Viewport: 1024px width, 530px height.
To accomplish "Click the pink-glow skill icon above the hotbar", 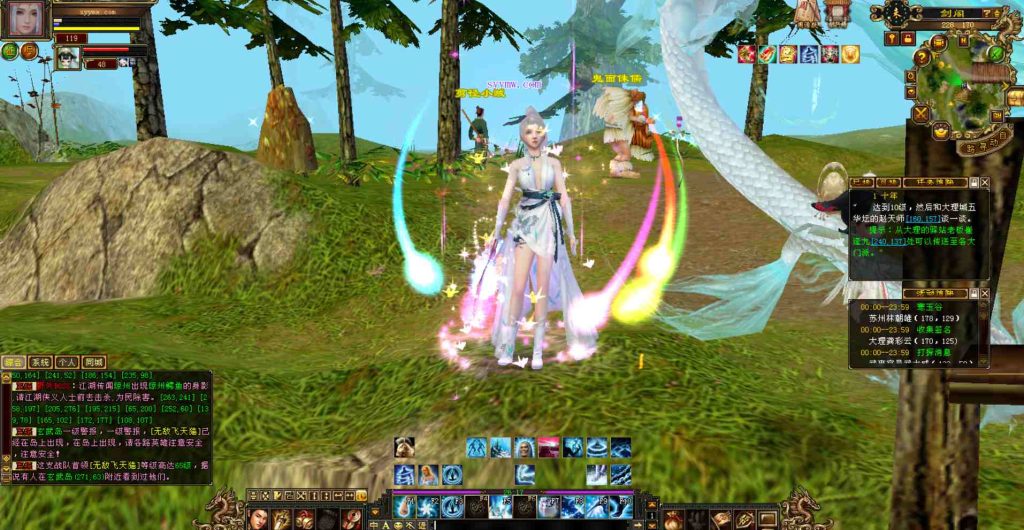I will [x=548, y=447].
